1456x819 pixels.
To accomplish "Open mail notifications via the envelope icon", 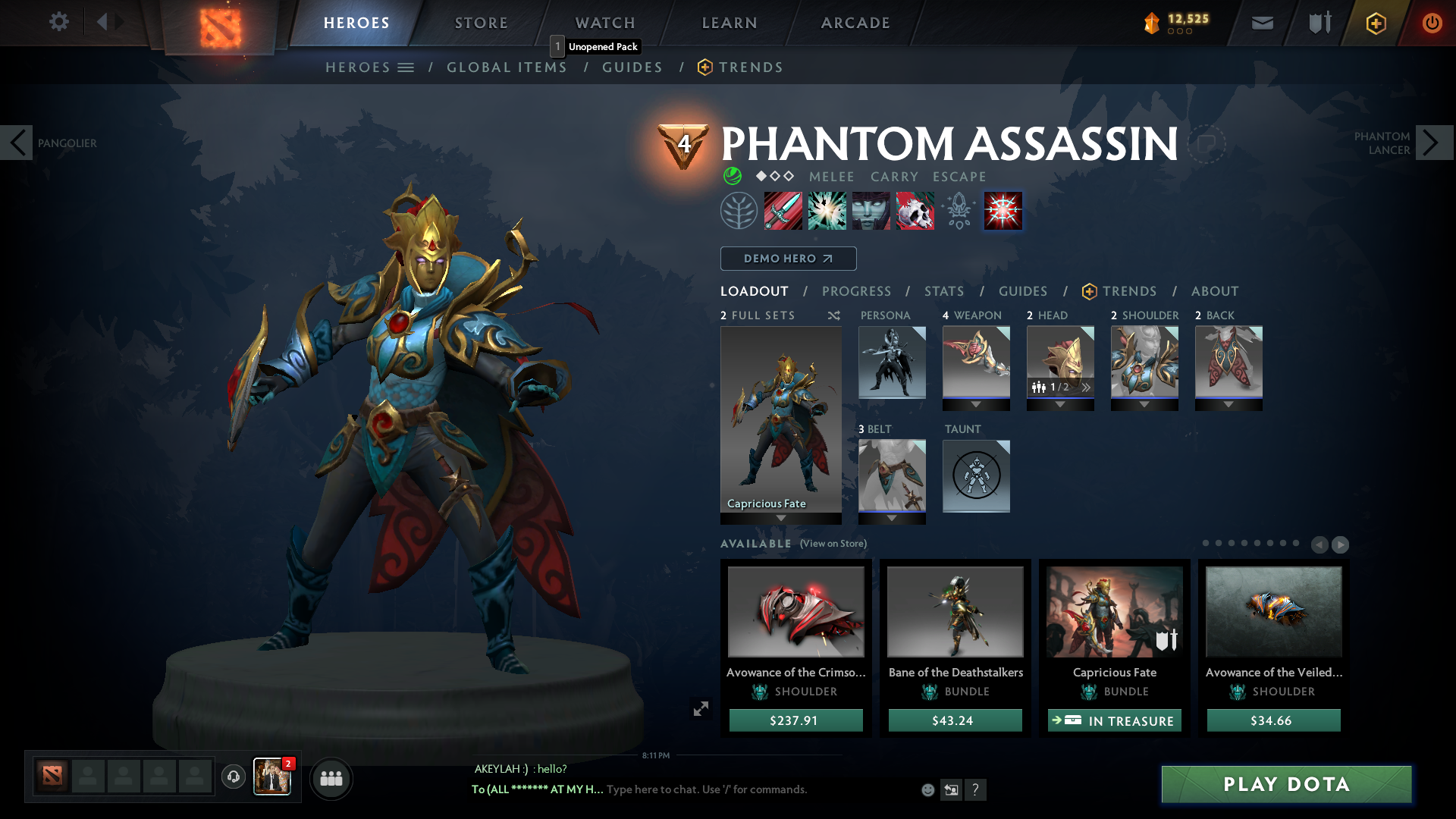I will 1261,23.
